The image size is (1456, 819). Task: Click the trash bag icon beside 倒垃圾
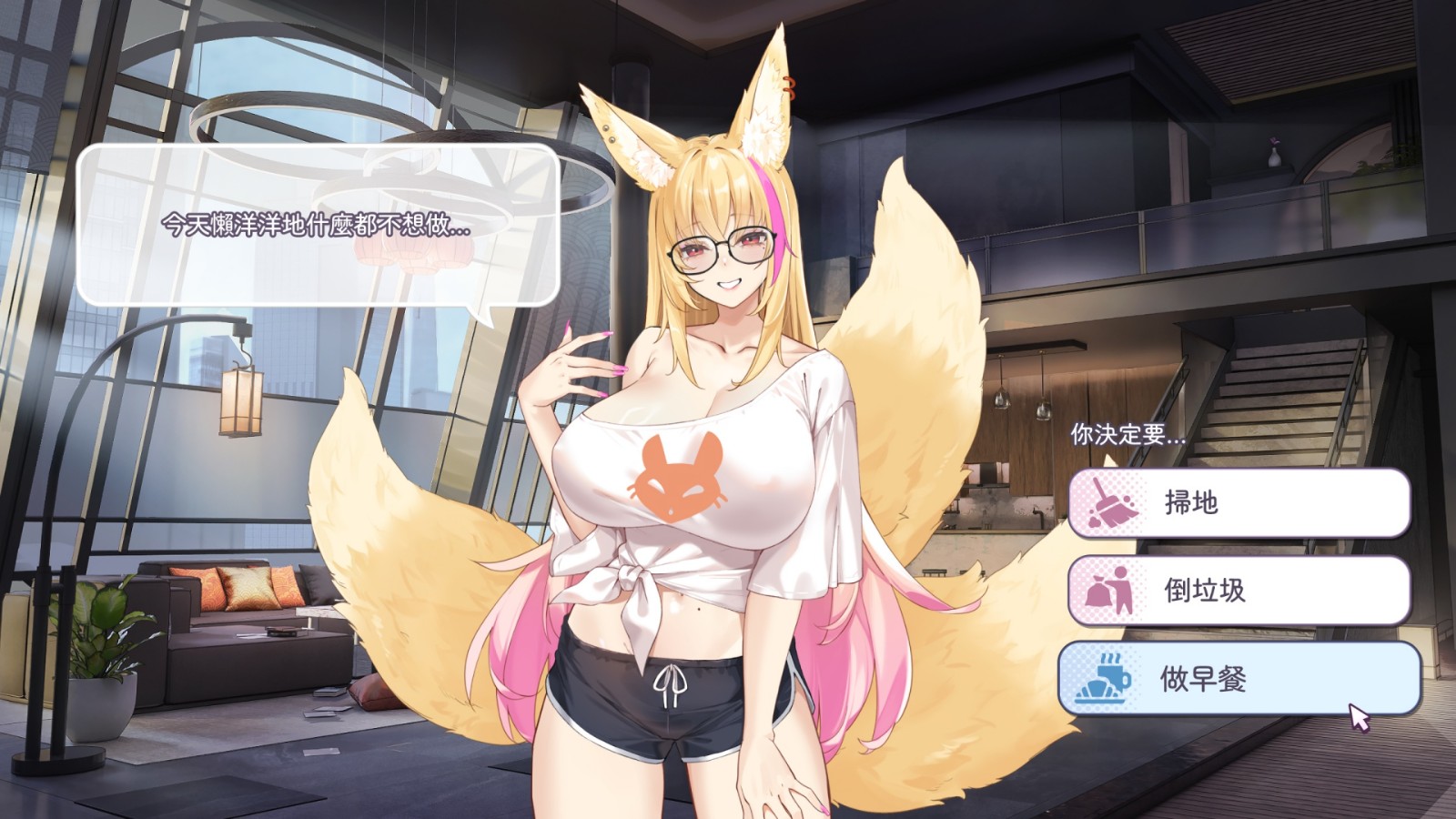[x=1107, y=590]
